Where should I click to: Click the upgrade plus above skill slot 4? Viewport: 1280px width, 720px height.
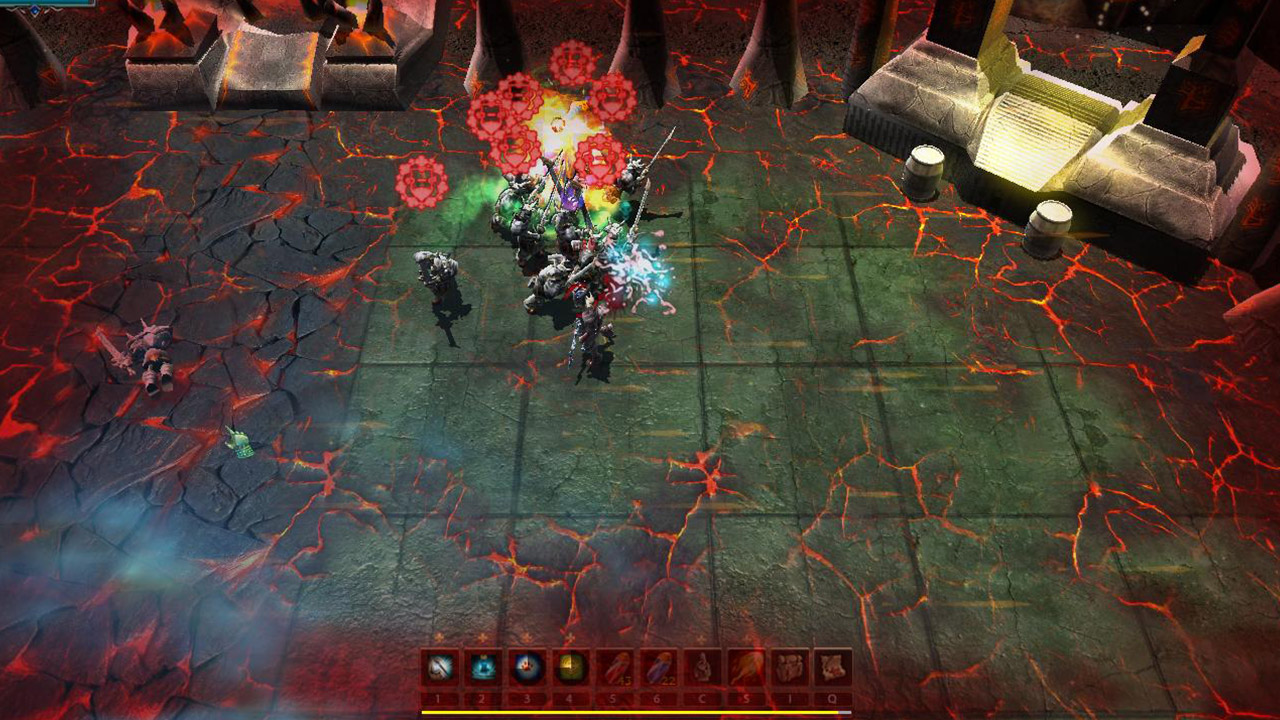(570, 637)
